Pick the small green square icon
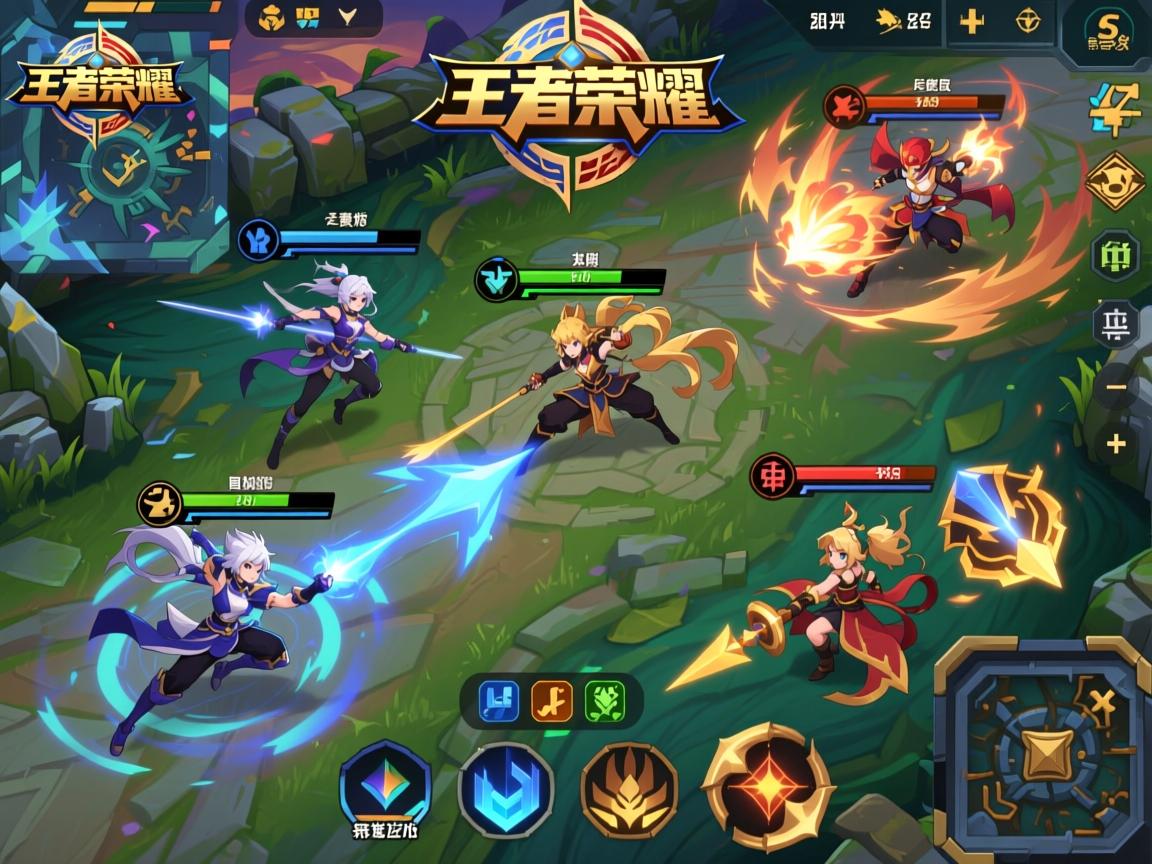 click(604, 701)
